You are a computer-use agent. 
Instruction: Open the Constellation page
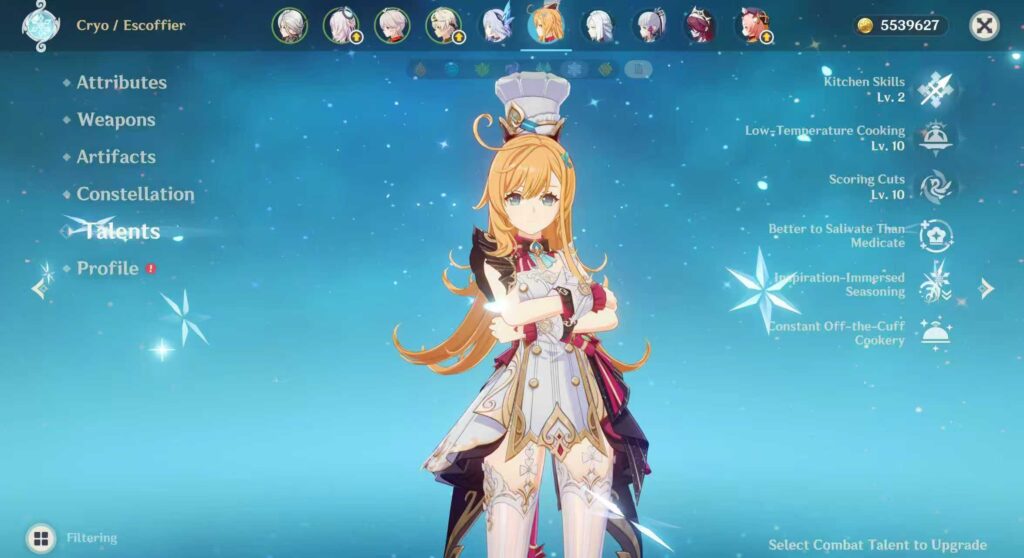[135, 194]
